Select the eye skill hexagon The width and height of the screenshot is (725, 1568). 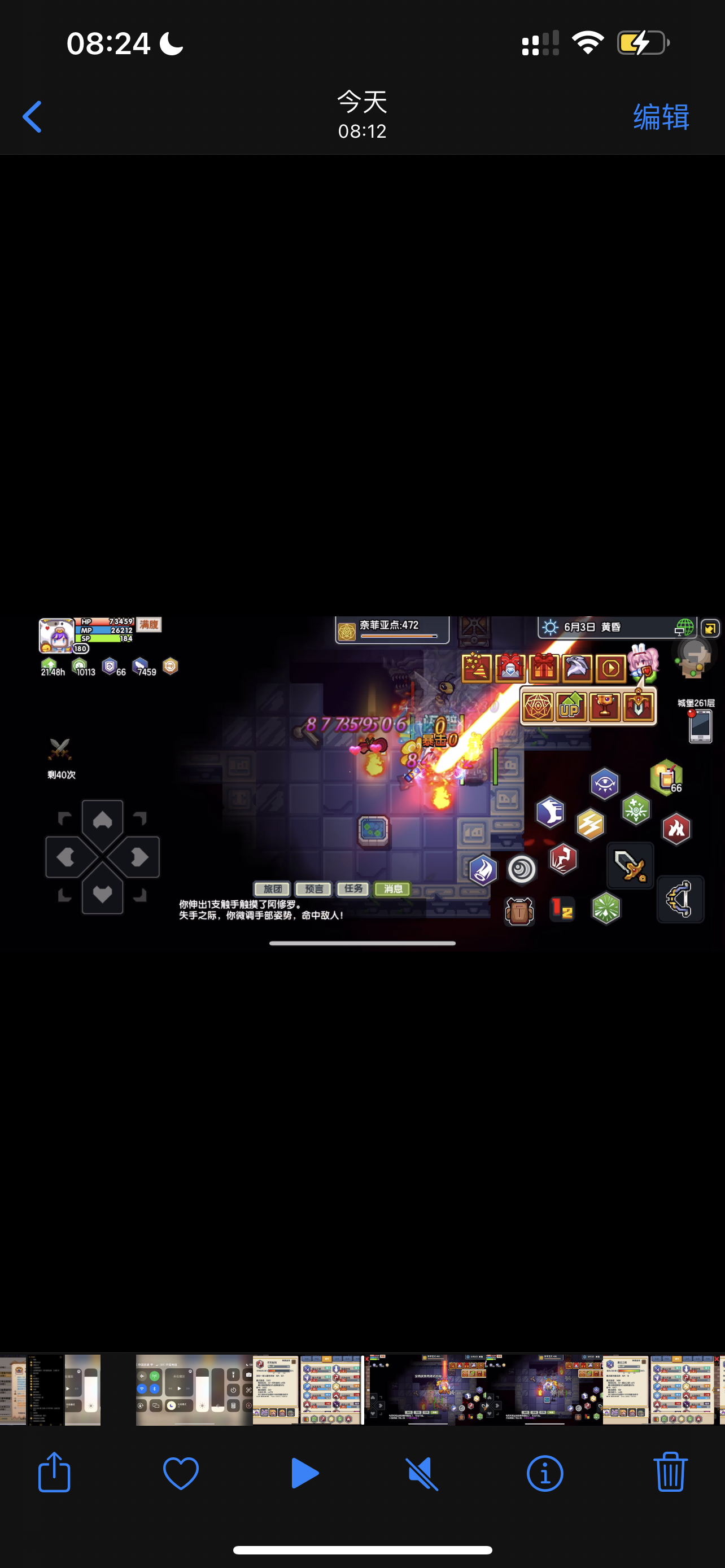tap(605, 783)
